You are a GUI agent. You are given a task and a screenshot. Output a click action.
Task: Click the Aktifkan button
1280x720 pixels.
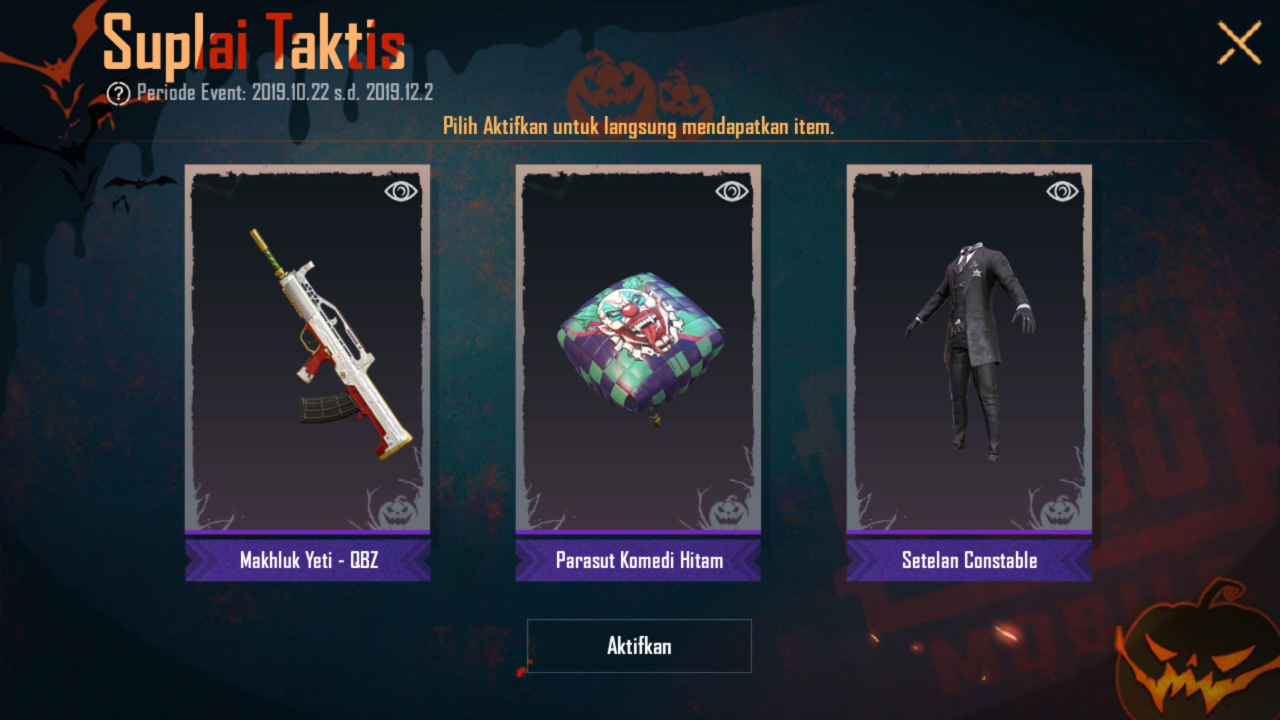coord(639,646)
